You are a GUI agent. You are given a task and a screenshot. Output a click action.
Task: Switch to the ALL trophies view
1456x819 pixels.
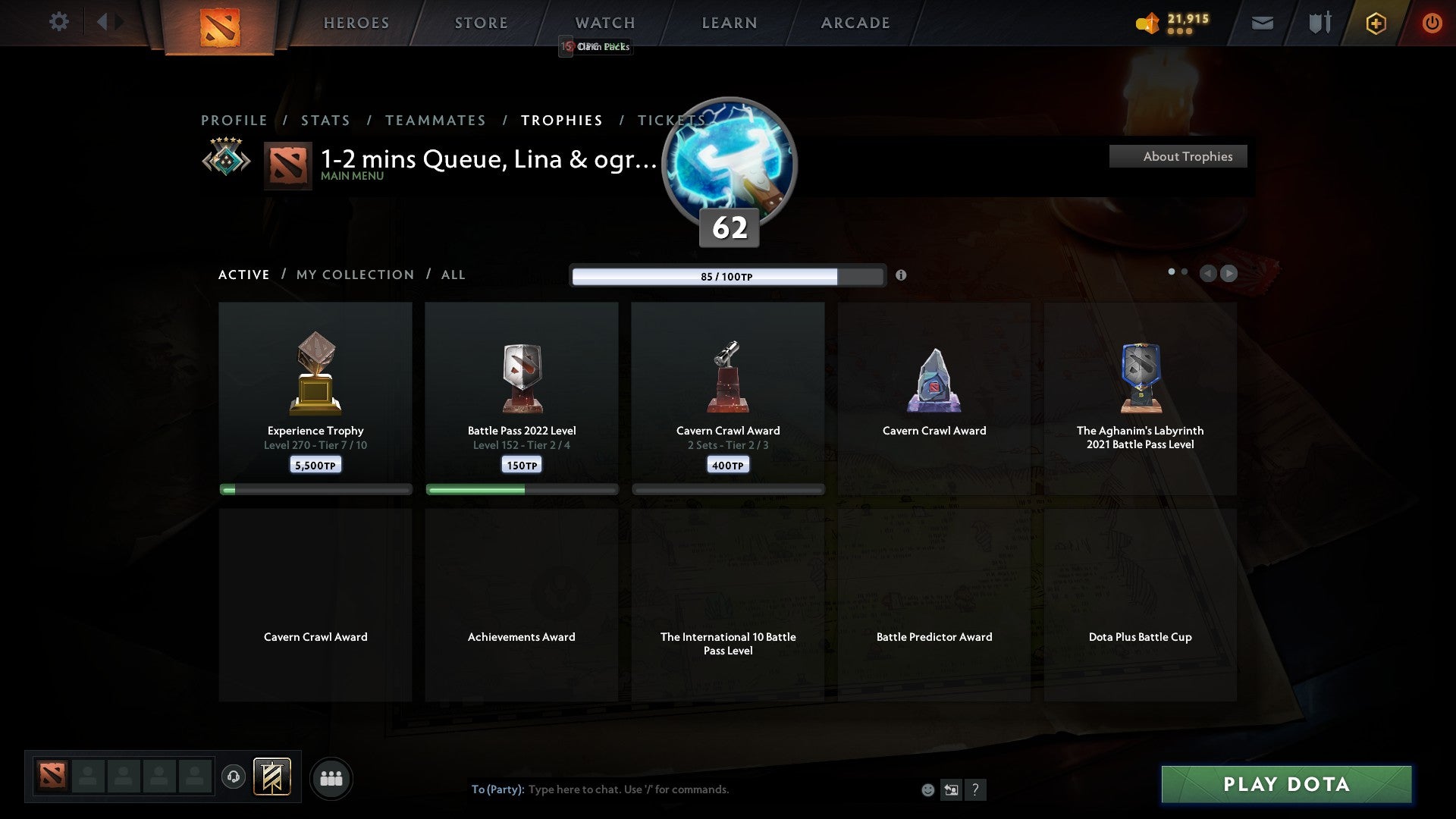453,275
